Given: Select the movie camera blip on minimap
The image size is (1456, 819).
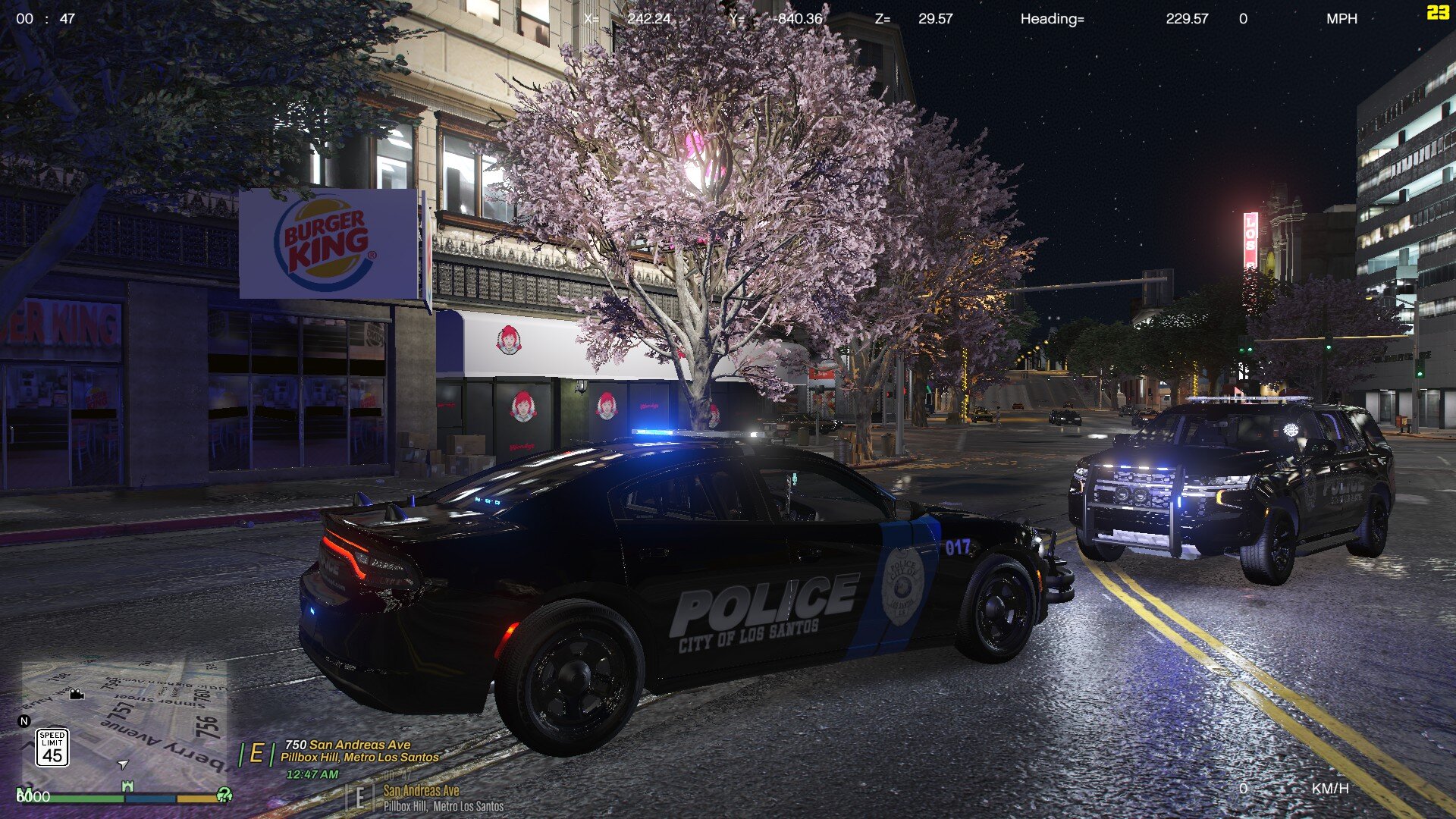Looking at the screenshot, I should 77,694.
